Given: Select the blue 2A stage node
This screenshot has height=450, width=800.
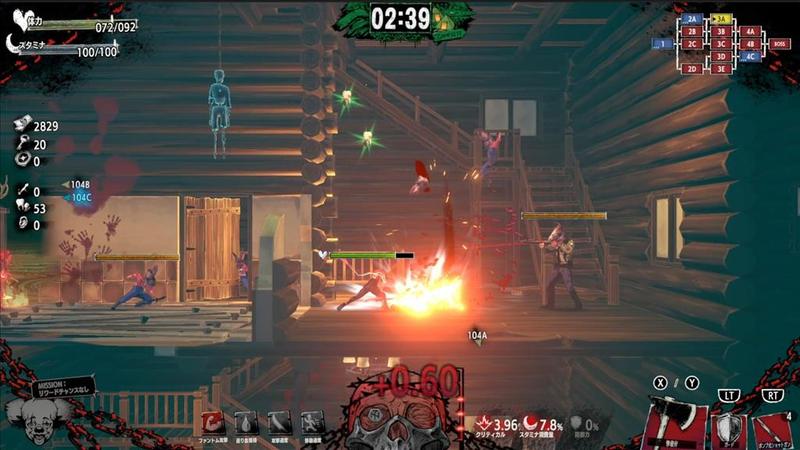Looking at the screenshot, I should pos(691,19).
